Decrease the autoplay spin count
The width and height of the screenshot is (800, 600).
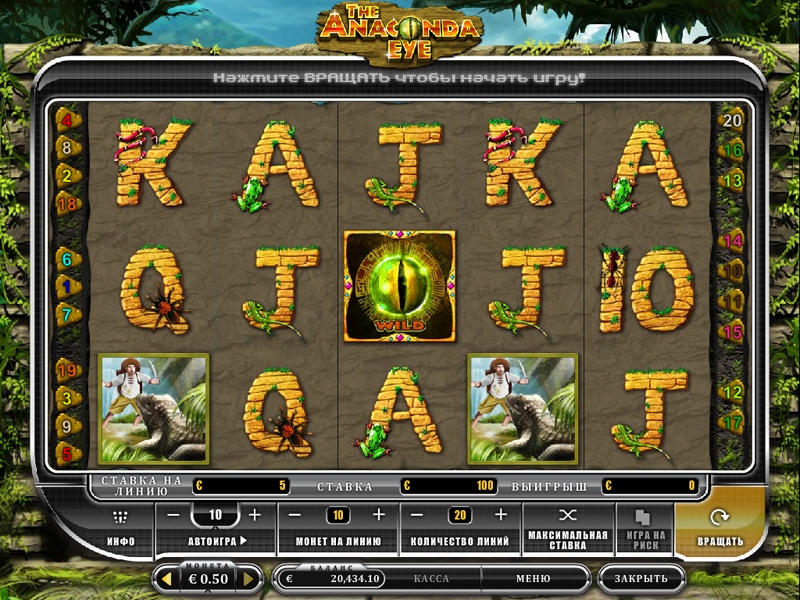click(173, 515)
